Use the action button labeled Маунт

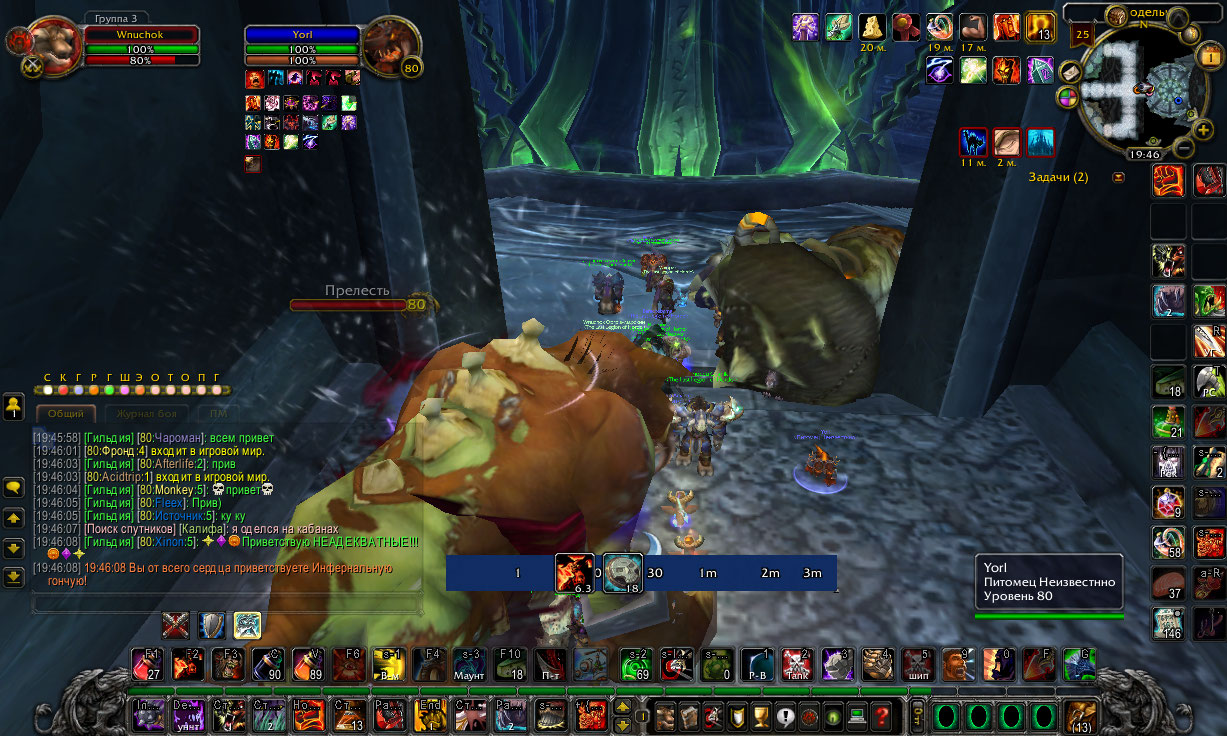[x=469, y=665]
